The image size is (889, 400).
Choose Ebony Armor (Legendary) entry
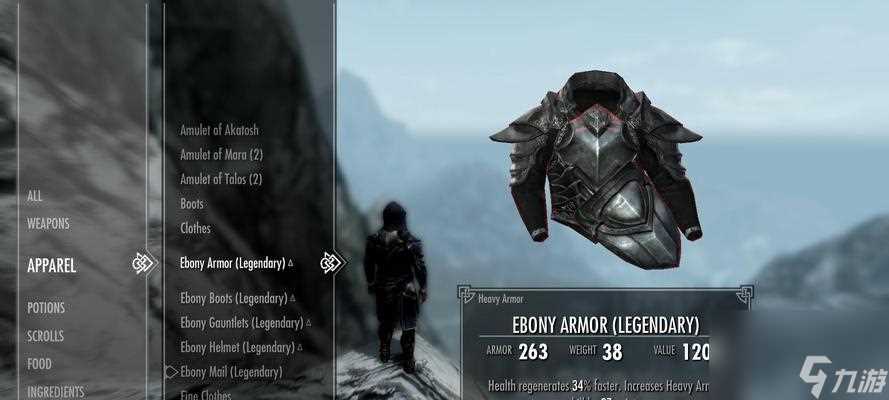coord(233,263)
